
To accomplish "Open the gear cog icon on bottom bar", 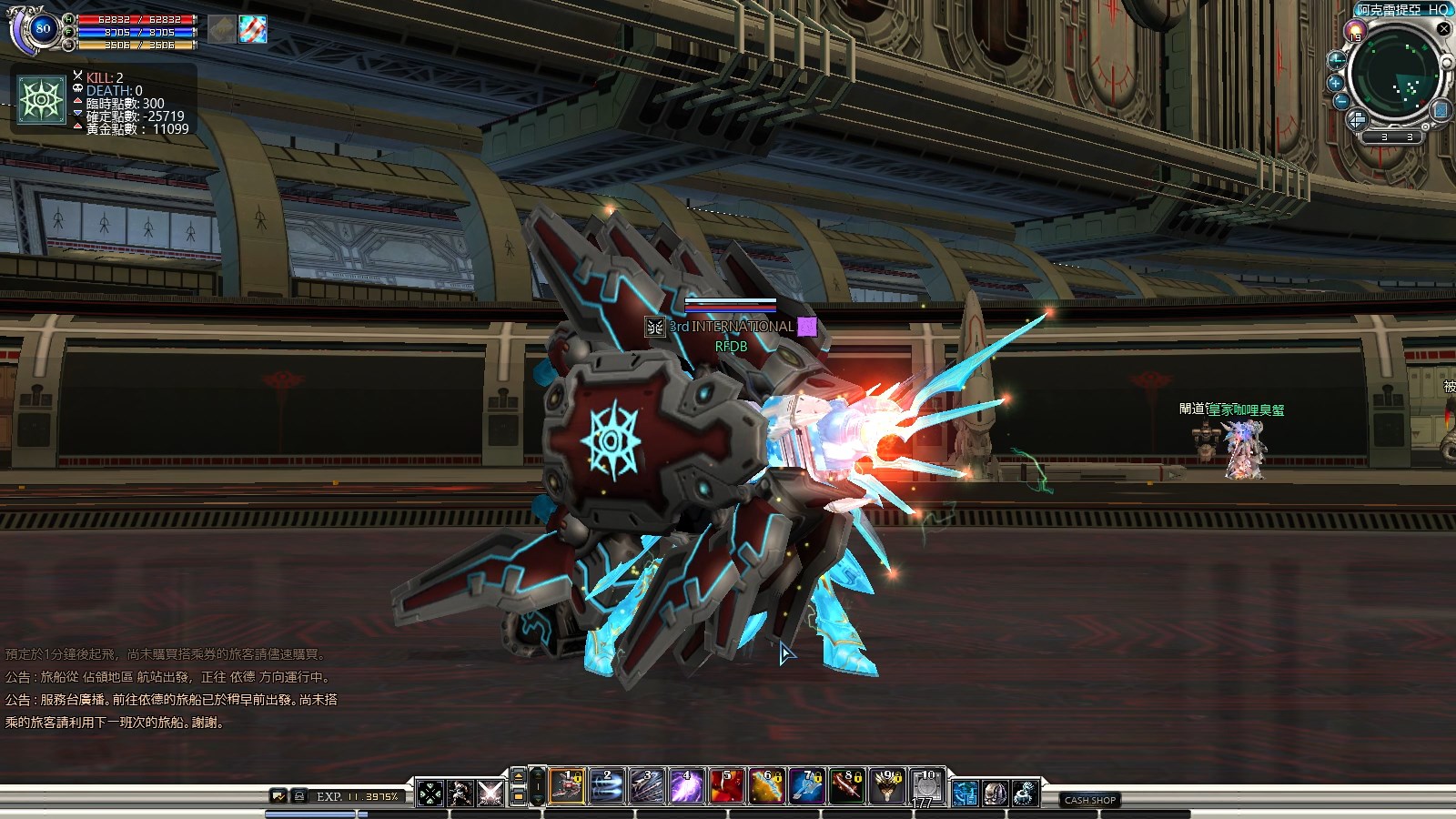I will (x=1026, y=794).
